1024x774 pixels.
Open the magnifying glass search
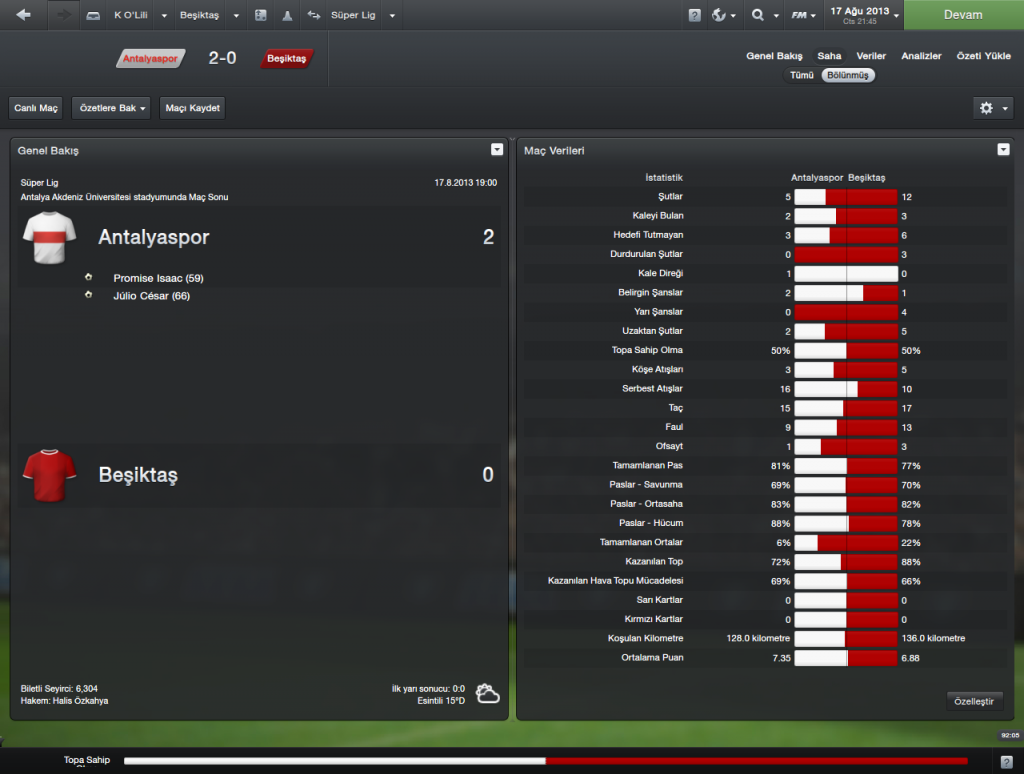tap(762, 16)
